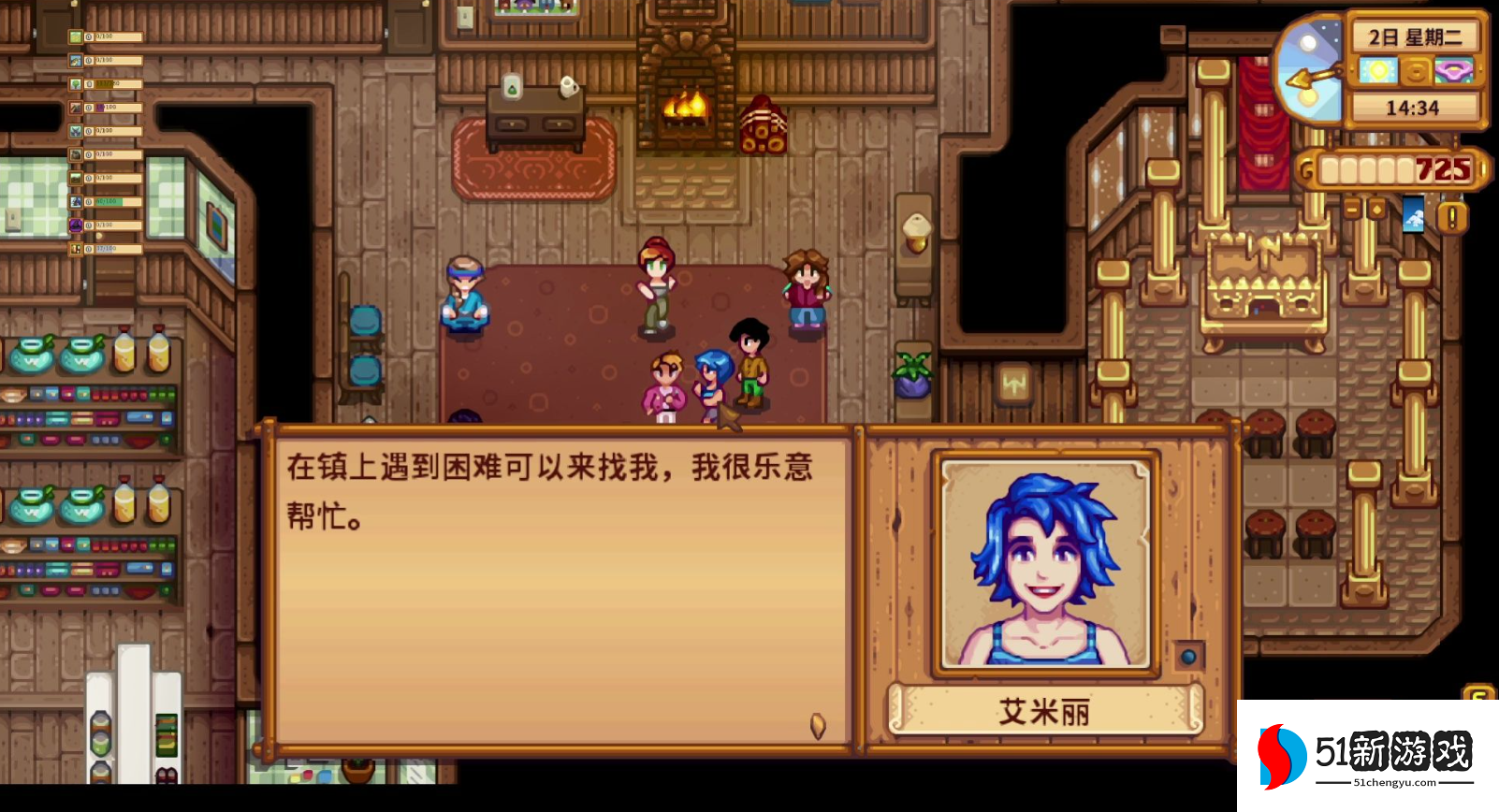Image resolution: width=1499 pixels, height=812 pixels.
Task: Select the farming skill icon in the left panel
Action: point(75,37)
